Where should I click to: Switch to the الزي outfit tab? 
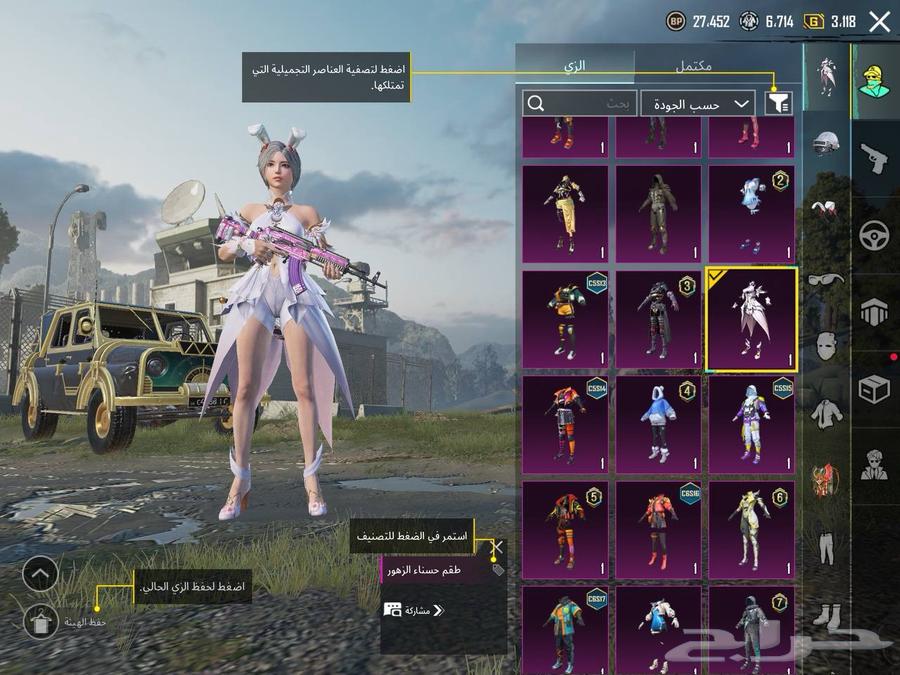pyautogui.click(x=575, y=65)
